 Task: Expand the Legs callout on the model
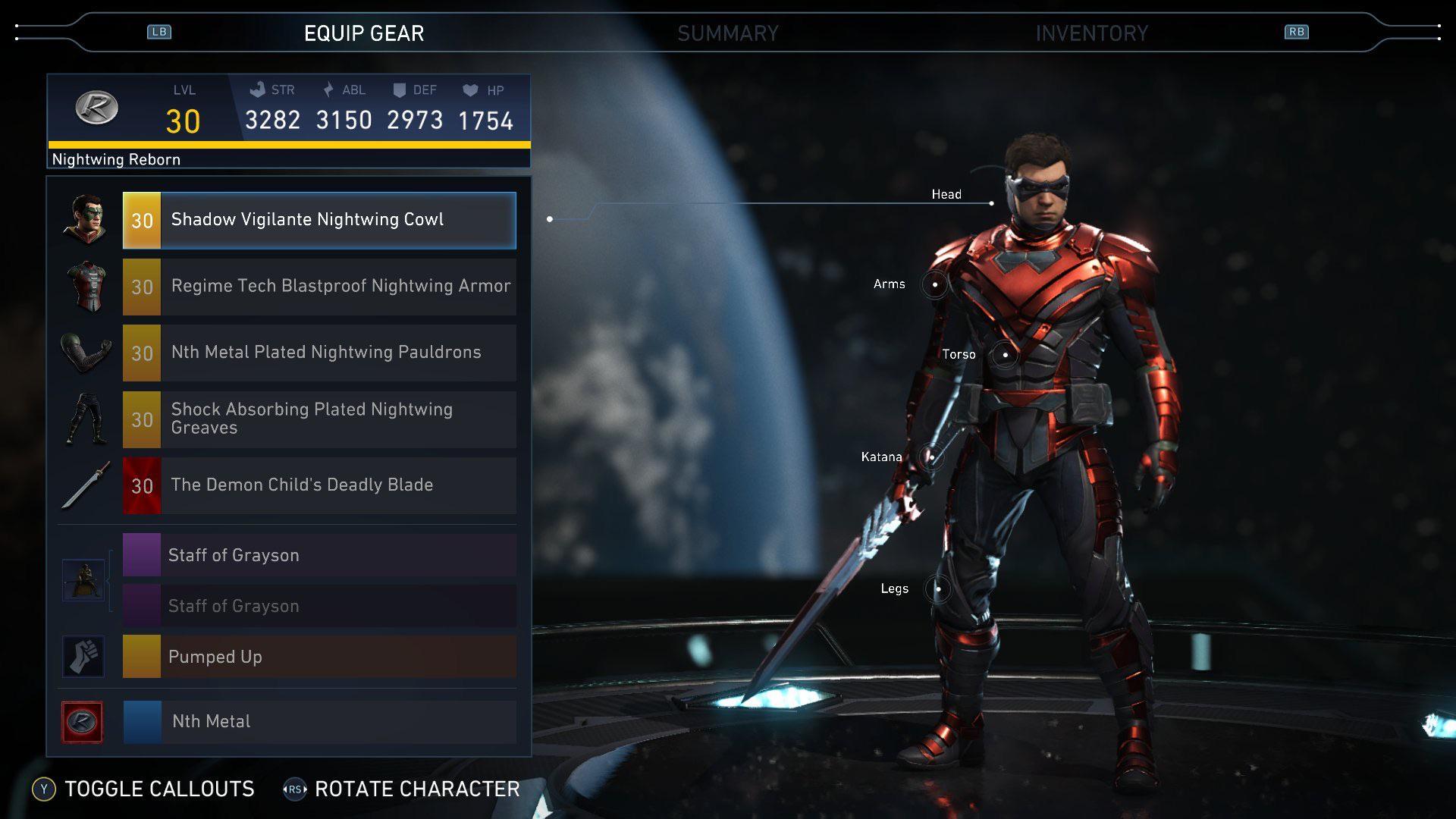940,588
